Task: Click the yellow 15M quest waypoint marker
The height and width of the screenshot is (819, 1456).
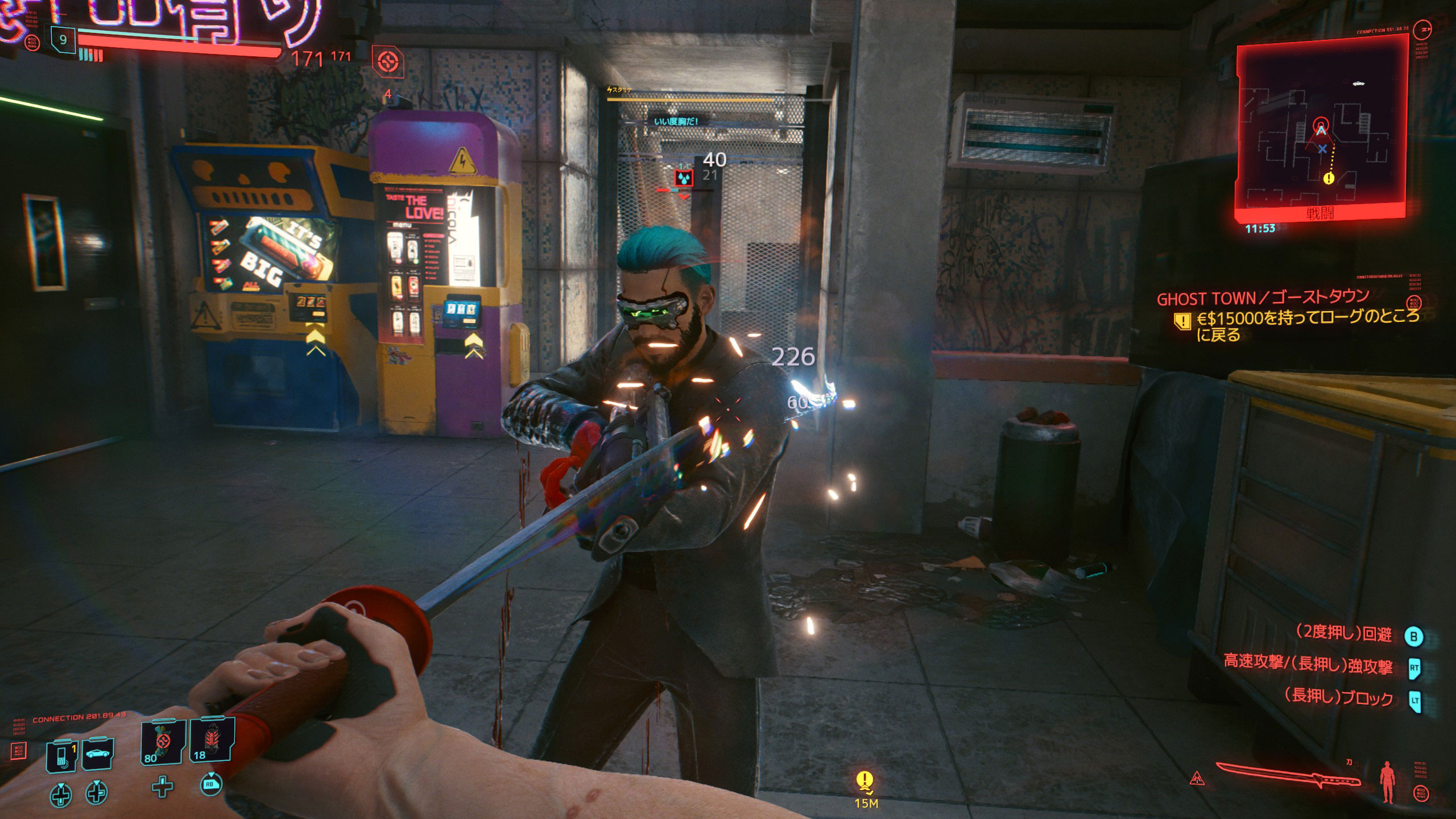Action: coord(865,783)
